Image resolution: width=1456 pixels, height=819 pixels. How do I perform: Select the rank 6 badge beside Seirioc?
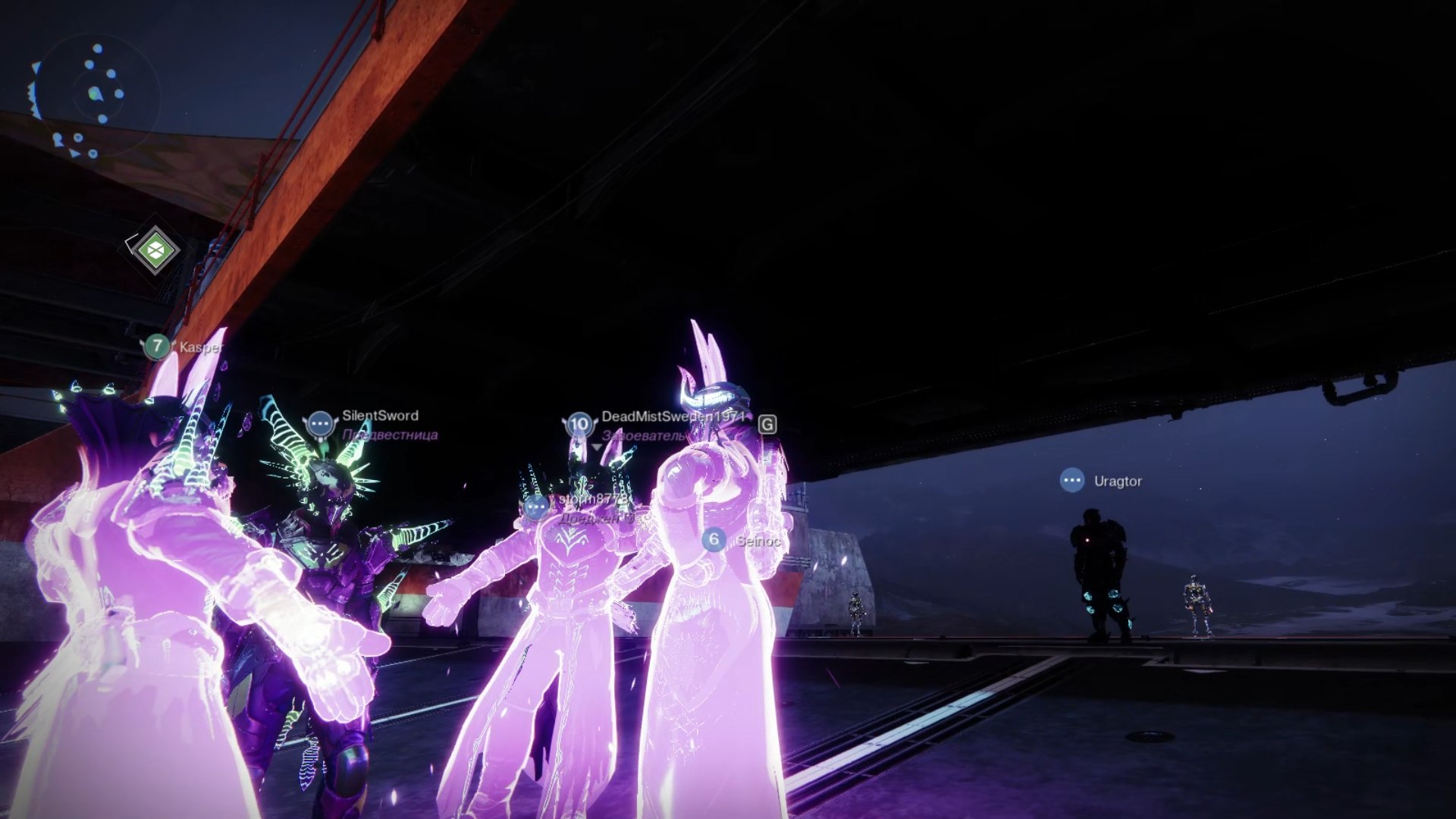(713, 539)
